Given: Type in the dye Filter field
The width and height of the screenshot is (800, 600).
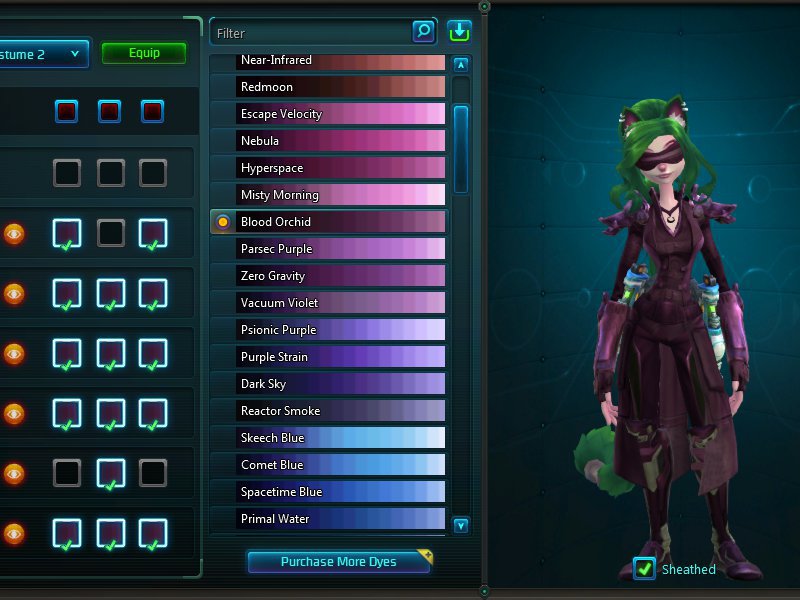Looking at the screenshot, I should pos(310,33).
